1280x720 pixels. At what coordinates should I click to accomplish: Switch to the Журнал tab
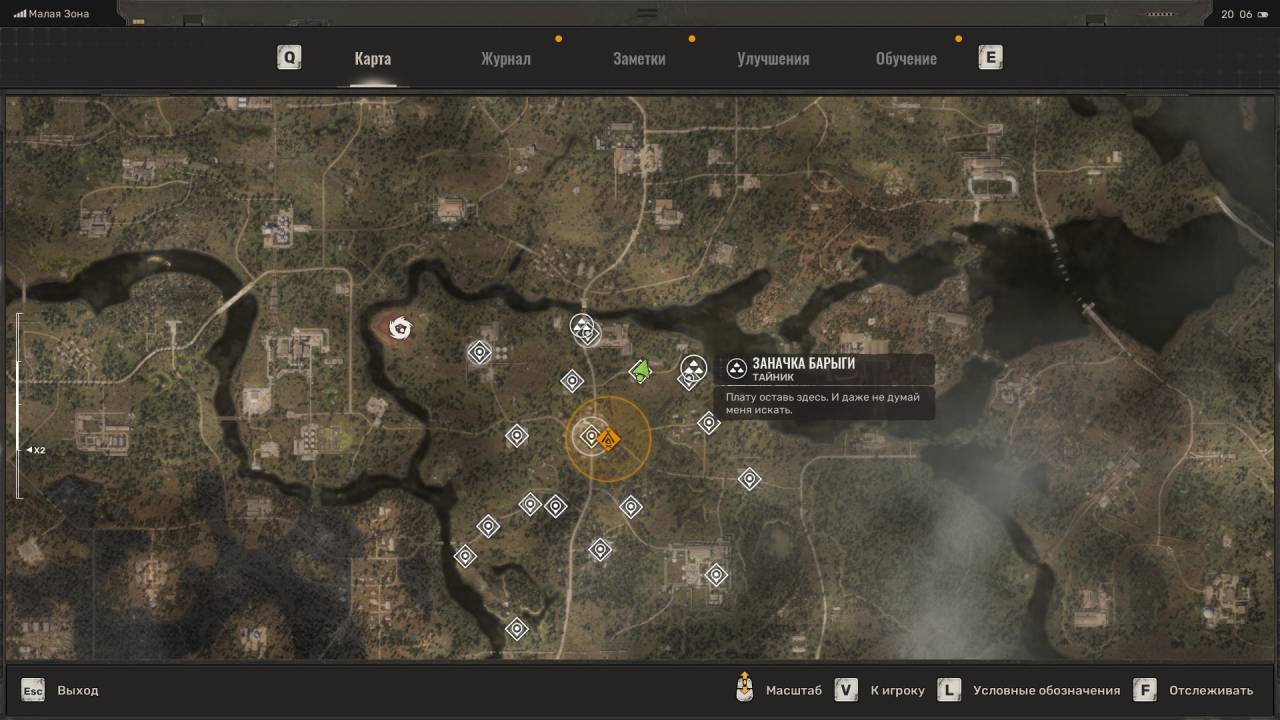click(x=505, y=58)
